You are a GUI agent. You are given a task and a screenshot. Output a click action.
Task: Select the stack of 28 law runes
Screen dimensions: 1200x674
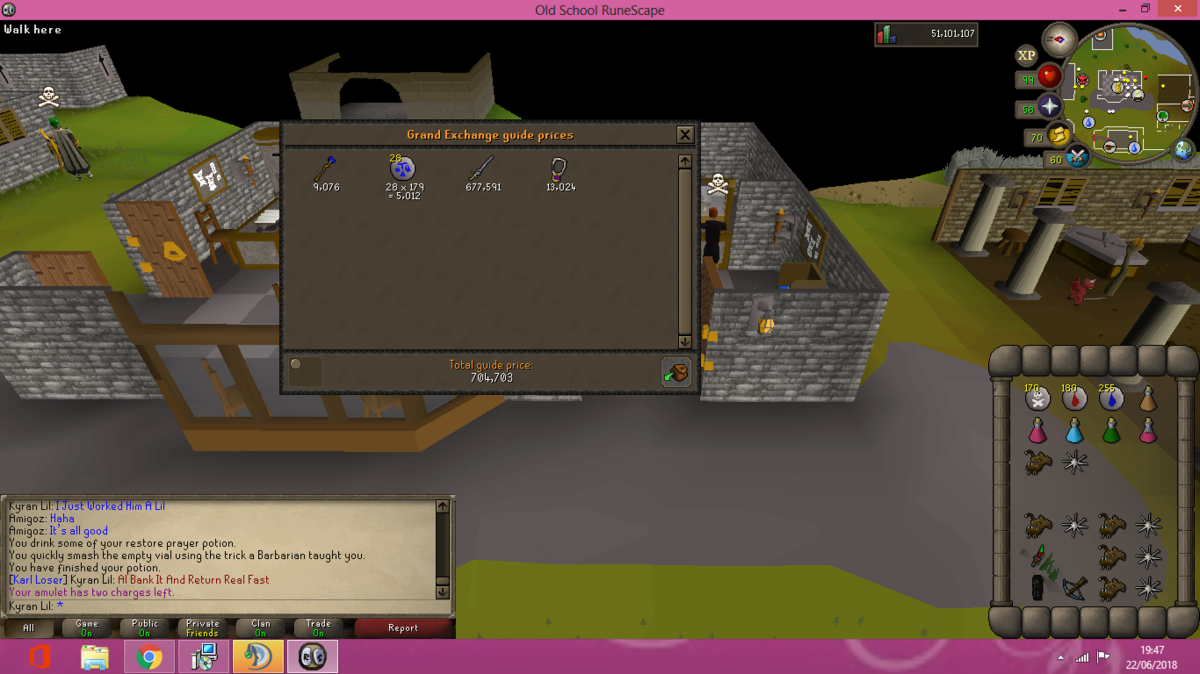402,168
